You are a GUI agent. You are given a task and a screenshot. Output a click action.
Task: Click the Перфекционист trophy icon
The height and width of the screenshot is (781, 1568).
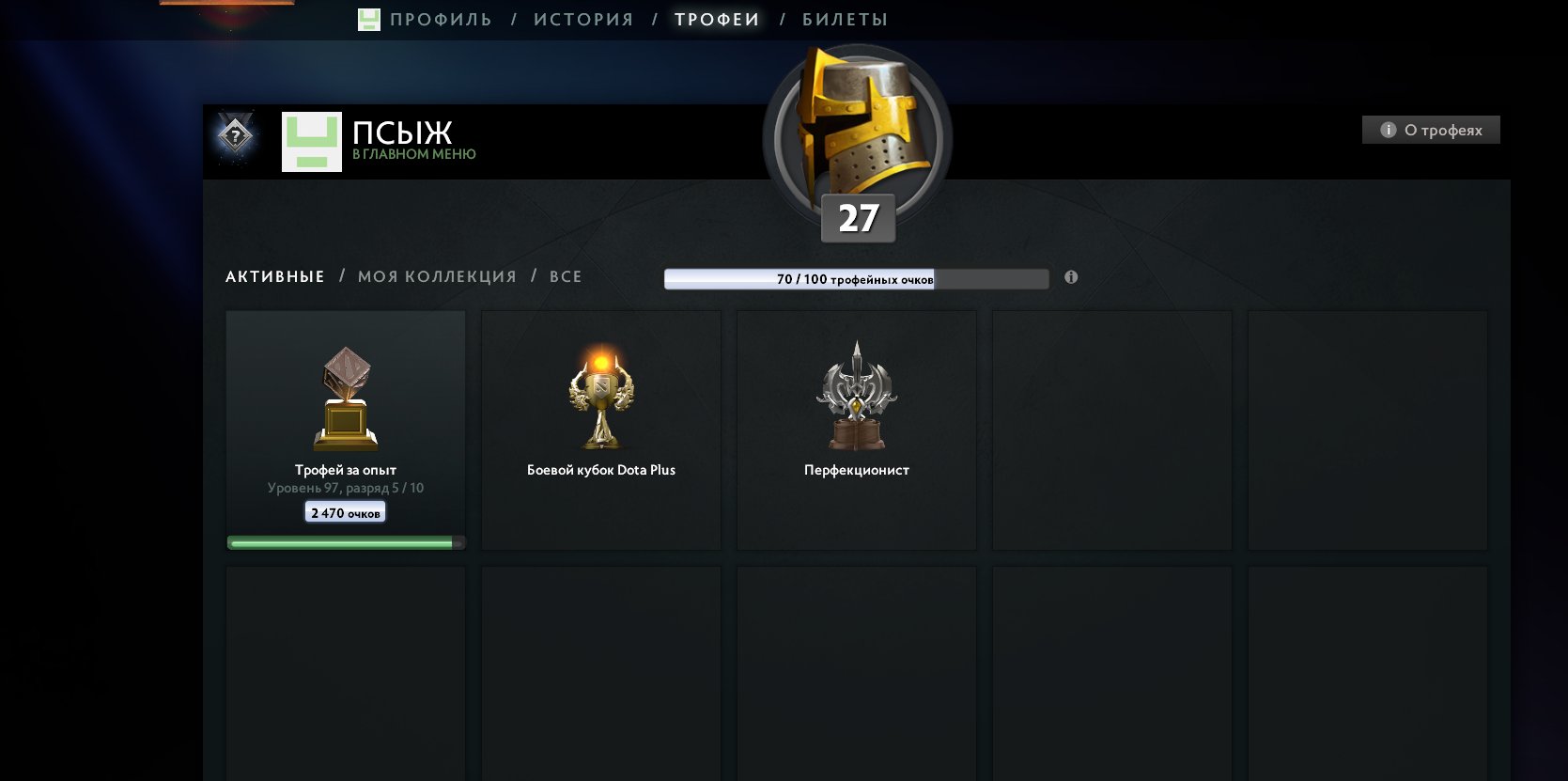[x=856, y=395]
